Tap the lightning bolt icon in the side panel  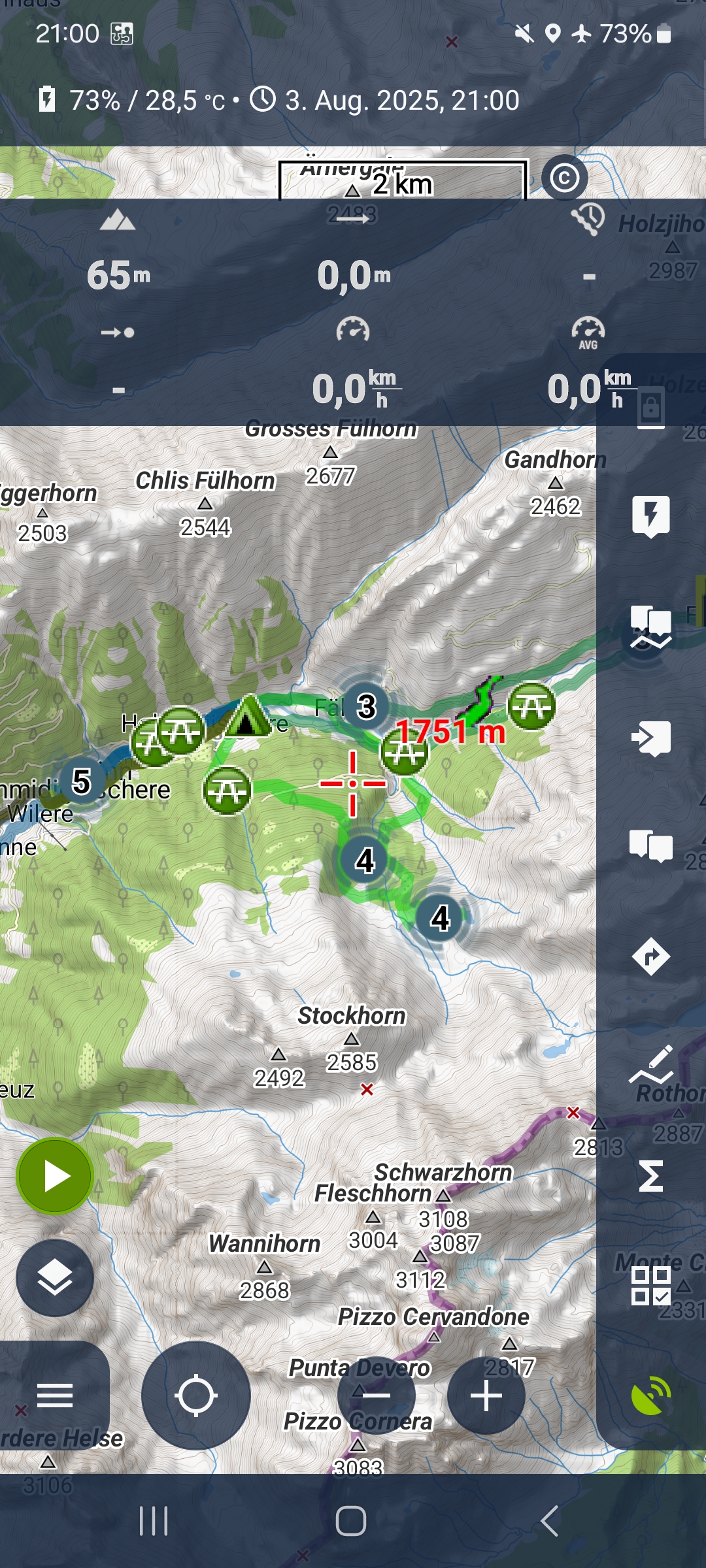coord(651,516)
